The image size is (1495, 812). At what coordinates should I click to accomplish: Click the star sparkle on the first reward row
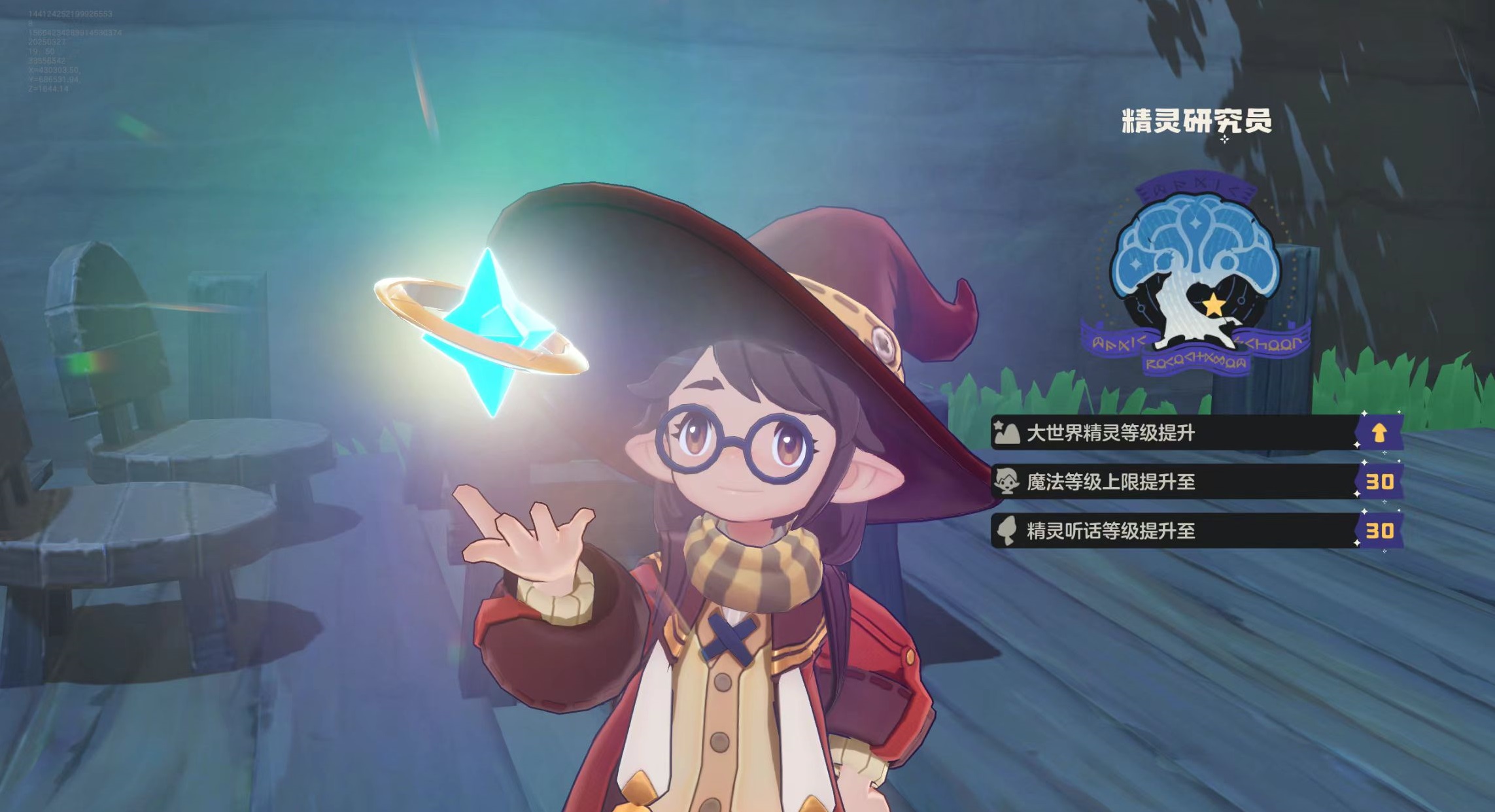[x=997, y=424]
